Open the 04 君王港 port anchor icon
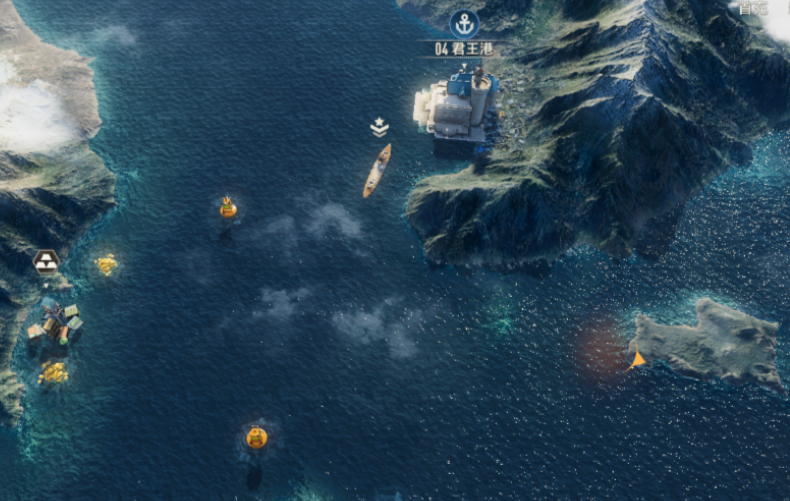 (x=464, y=23)
